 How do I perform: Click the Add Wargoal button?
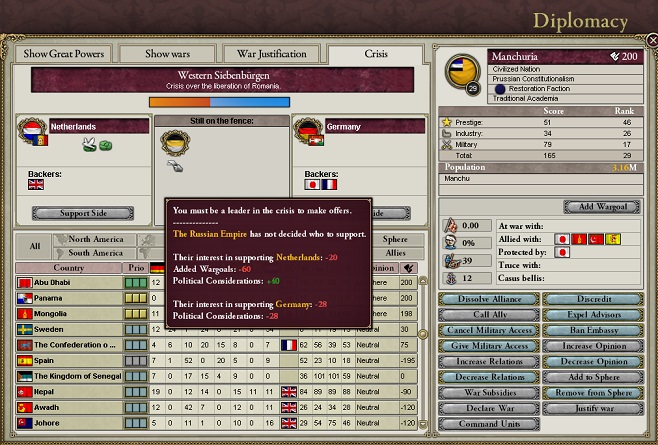595,207
